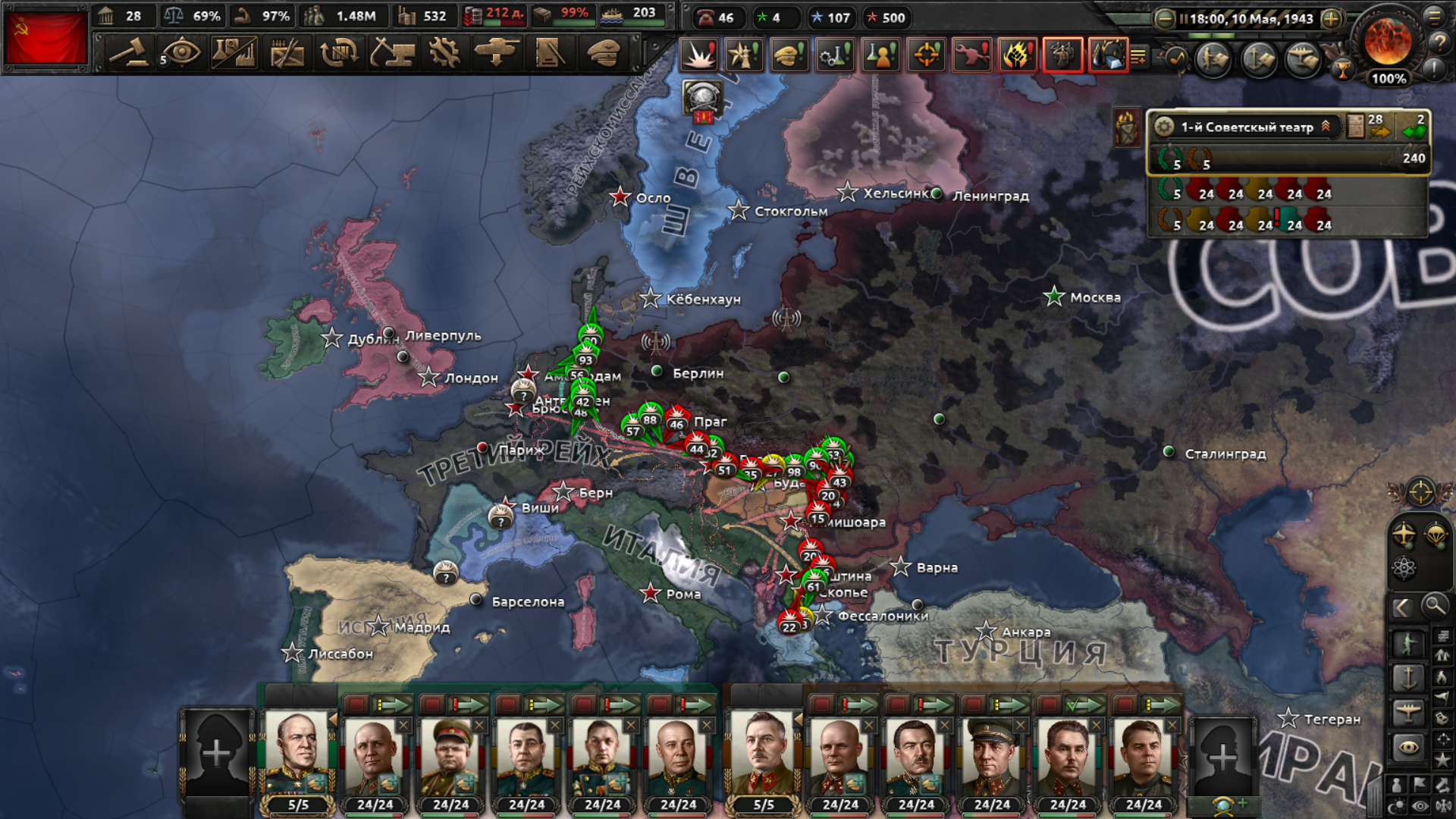Switch to the air bomber map mode

pyautogui.click(x=1408, y=711)
